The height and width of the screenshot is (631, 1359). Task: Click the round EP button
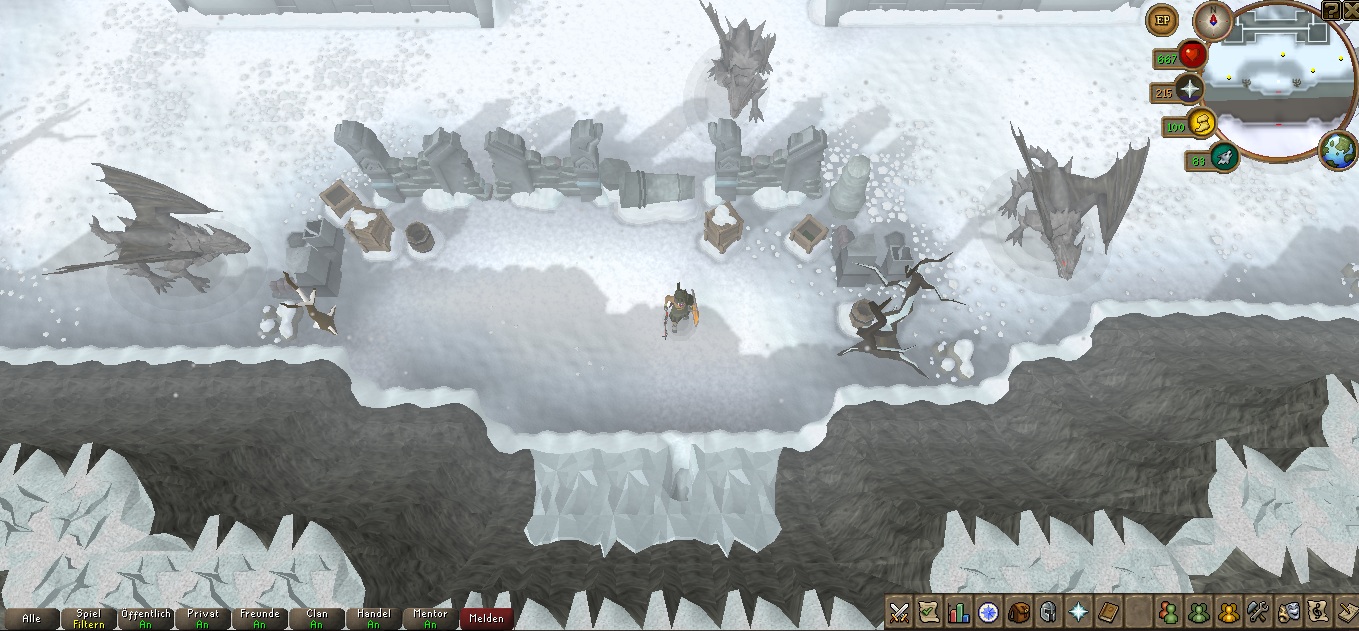(x=1162, y=19)
